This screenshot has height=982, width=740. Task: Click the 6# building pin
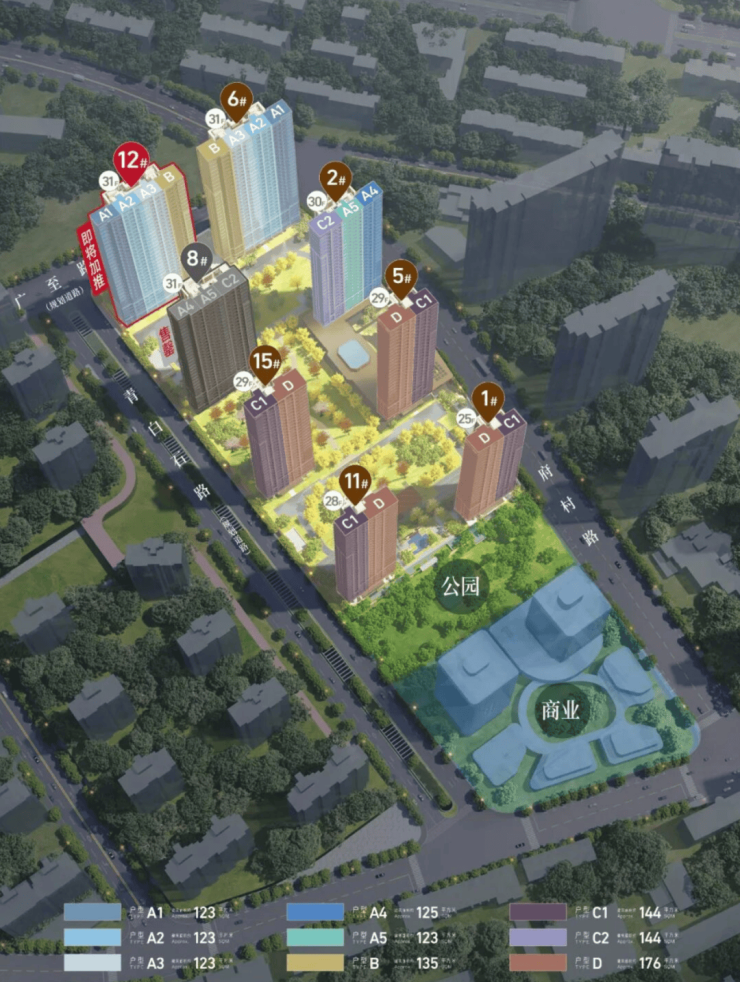tap(234, 100)
